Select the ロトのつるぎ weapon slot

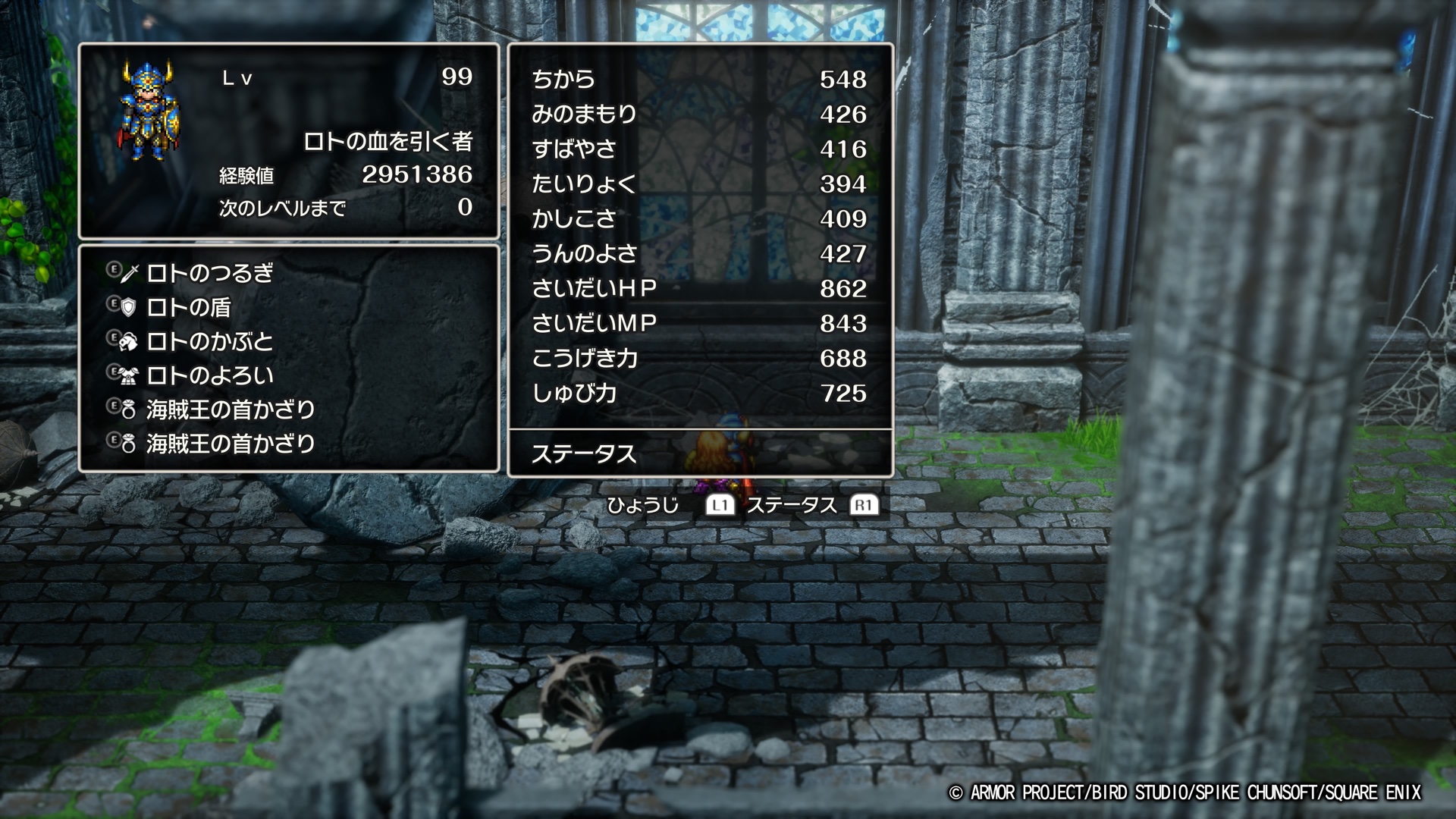pos(209,273)
